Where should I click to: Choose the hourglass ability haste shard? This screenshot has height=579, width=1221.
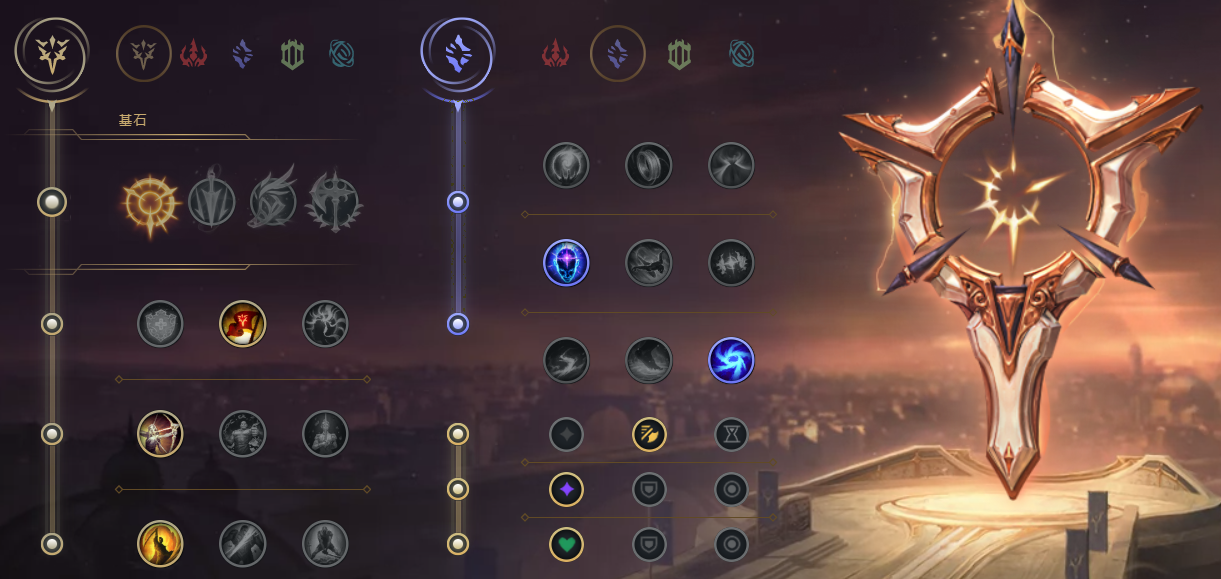click(x=731, y=434)
